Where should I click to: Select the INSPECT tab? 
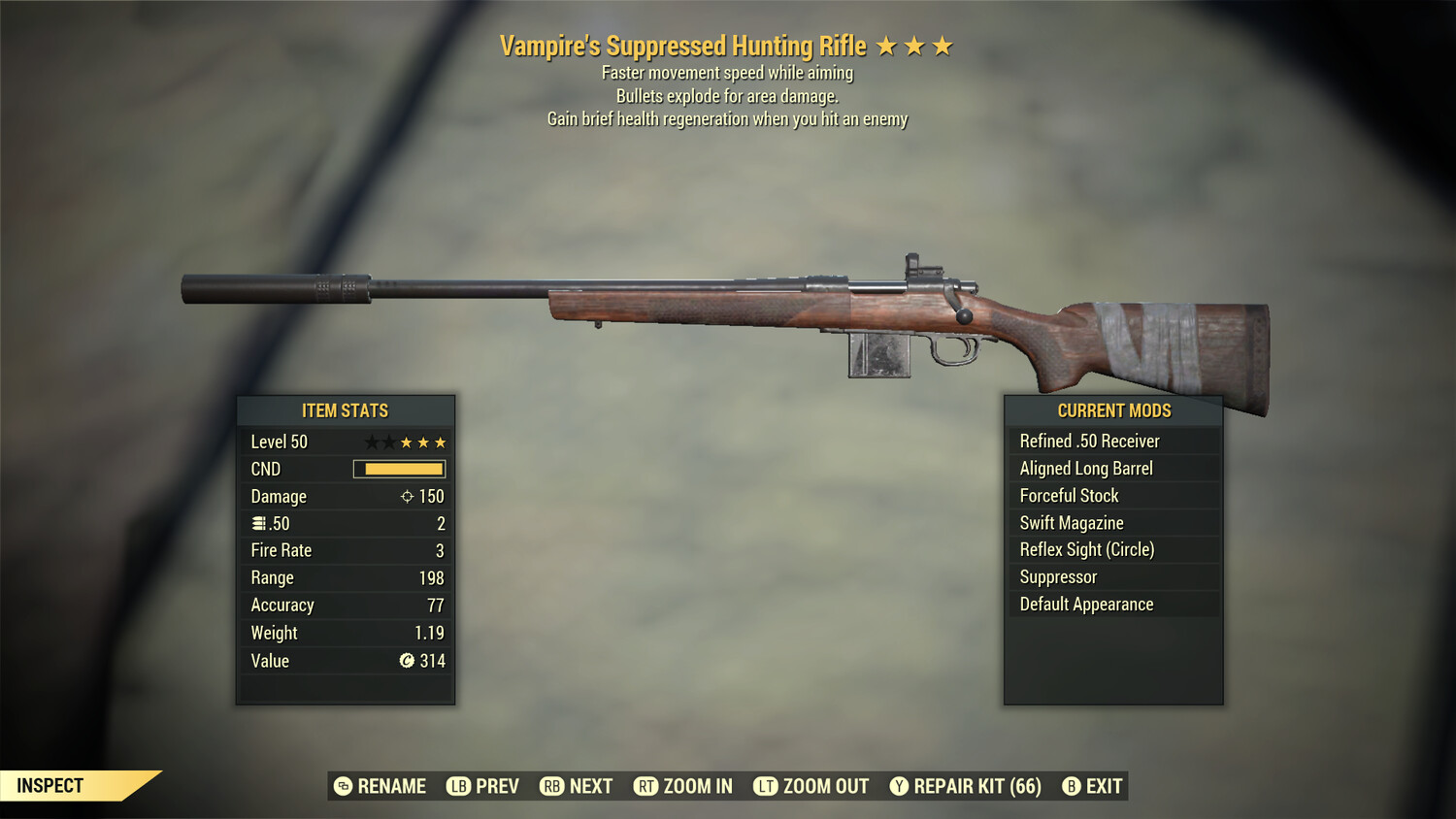(x=49, y=786)
